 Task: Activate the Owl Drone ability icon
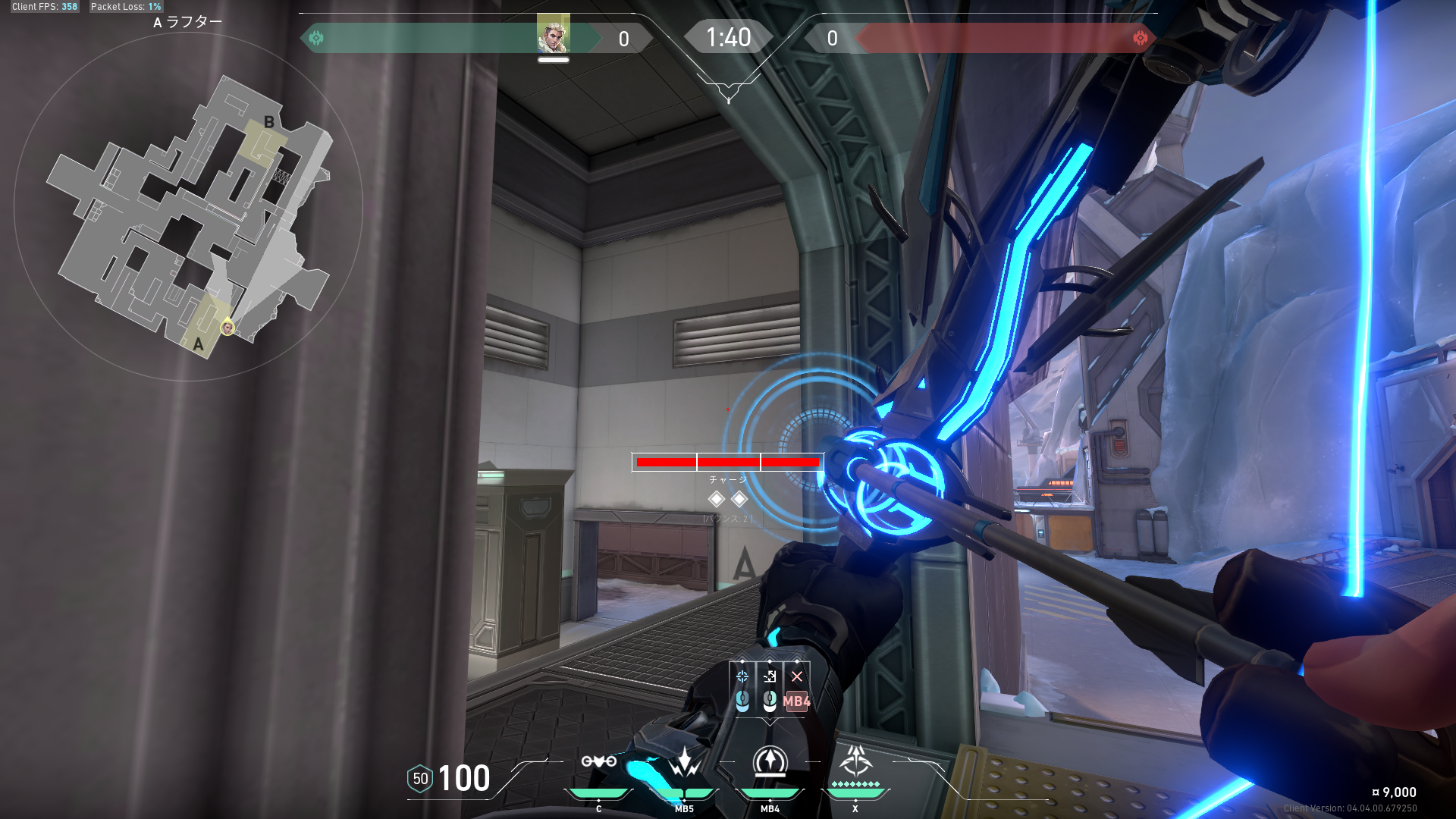tap(598, 761)
